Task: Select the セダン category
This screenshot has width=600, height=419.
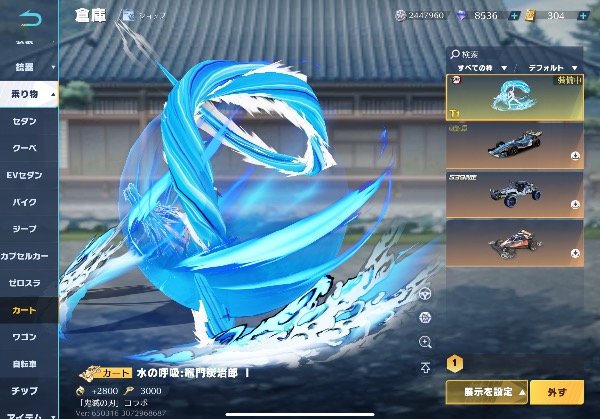Action: pyautogui.click(x=27, y=120)
